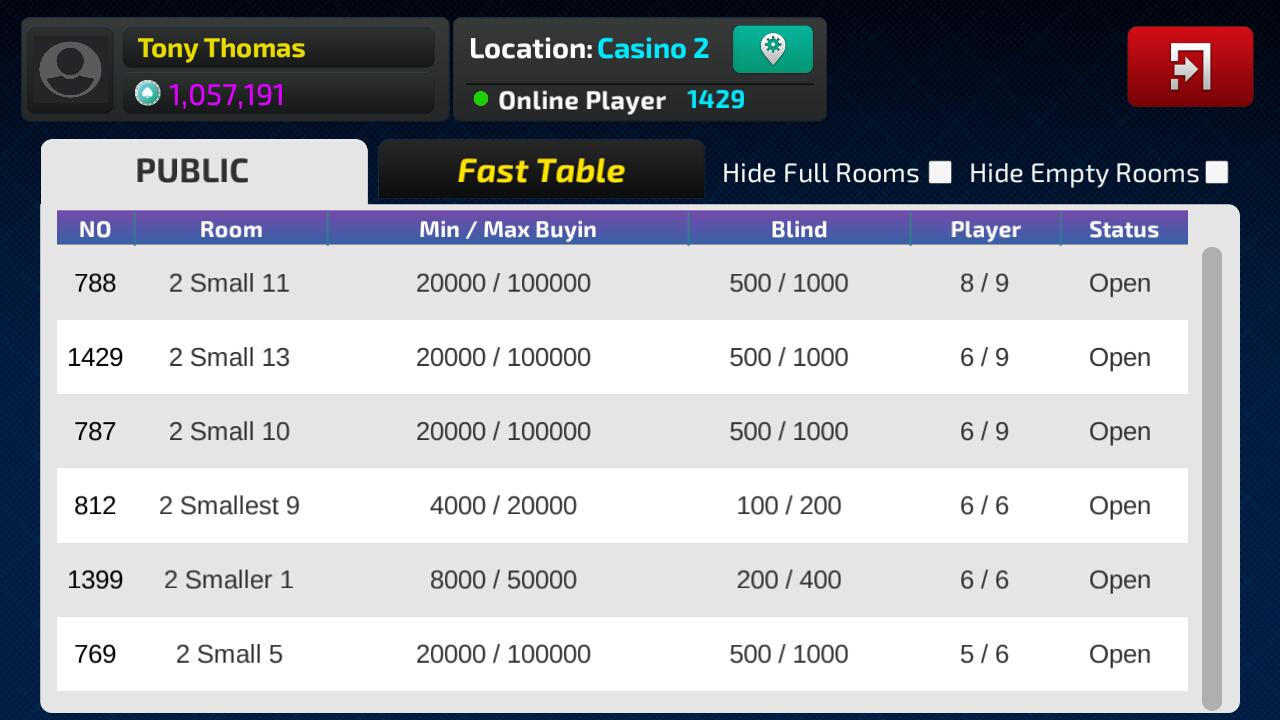Screen dimensions: 1280x720
Task: Select the PUBLIC tab
Action: click(x=191, y=170)
